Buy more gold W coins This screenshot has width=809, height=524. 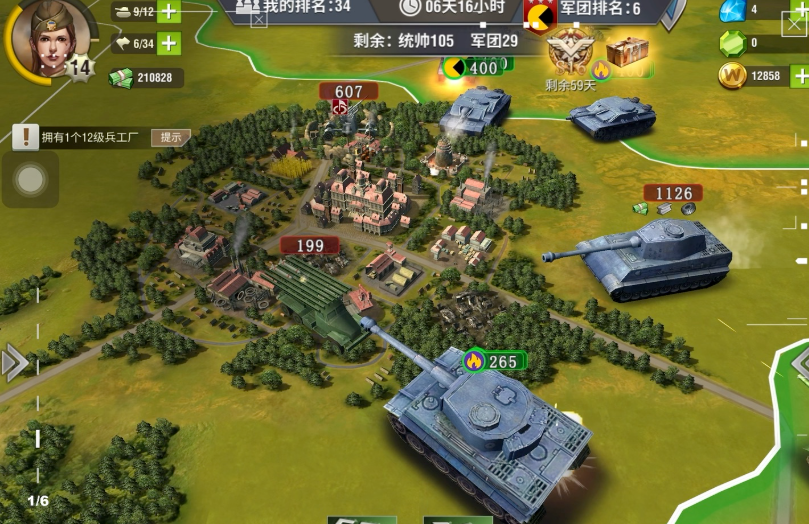point(799,76)
